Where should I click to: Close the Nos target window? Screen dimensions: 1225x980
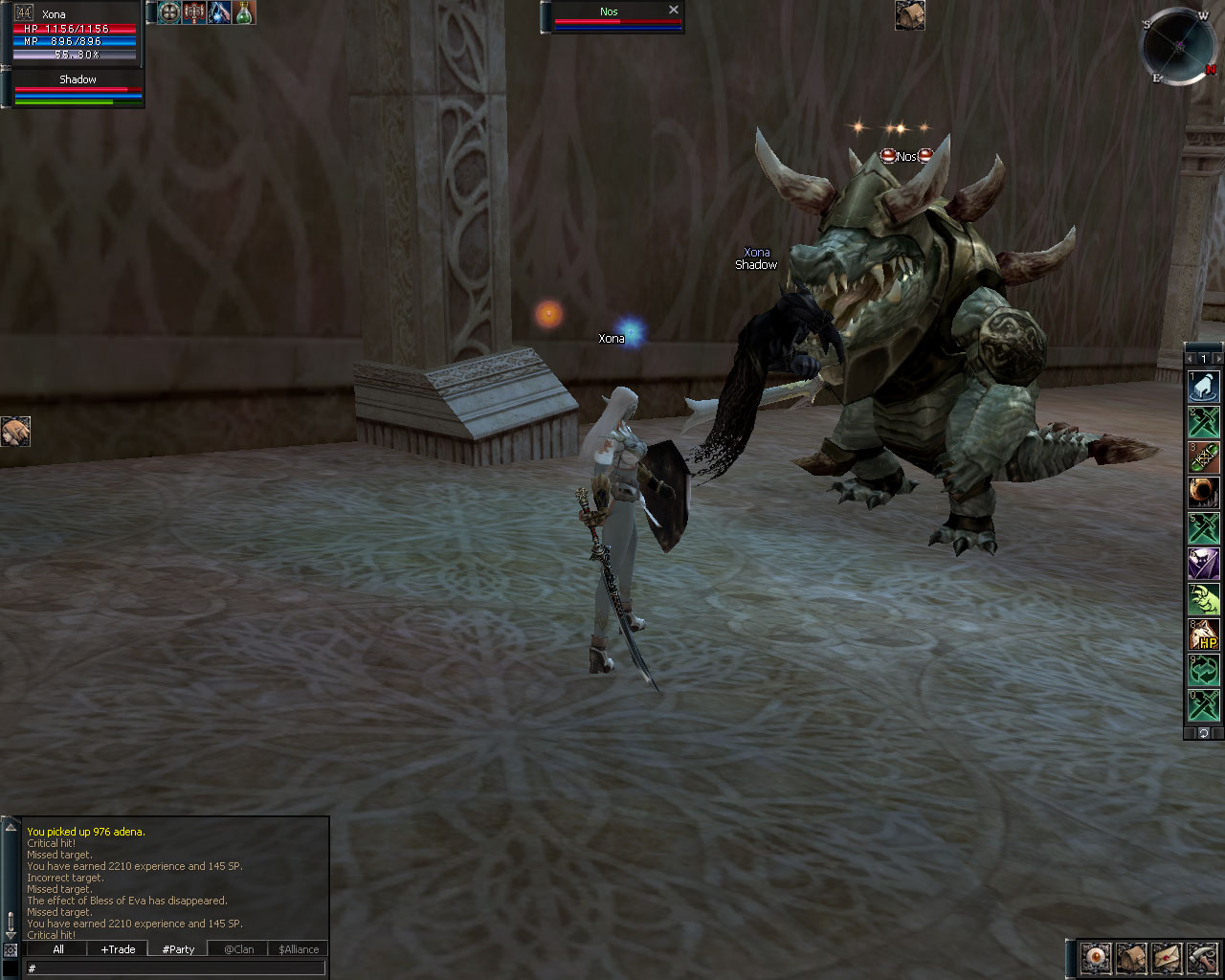point(674,10)
